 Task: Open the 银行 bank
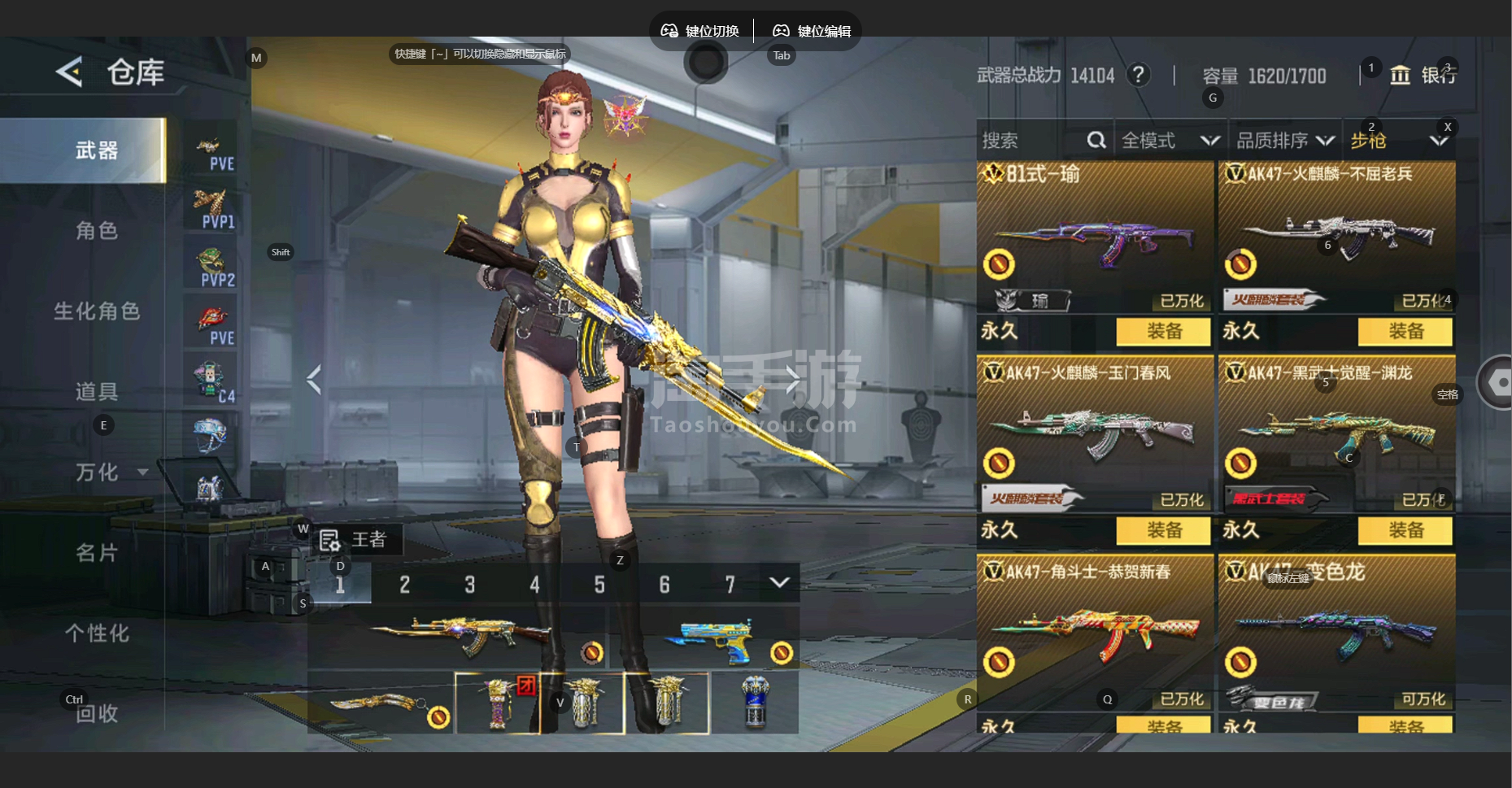coord(1426,76)
